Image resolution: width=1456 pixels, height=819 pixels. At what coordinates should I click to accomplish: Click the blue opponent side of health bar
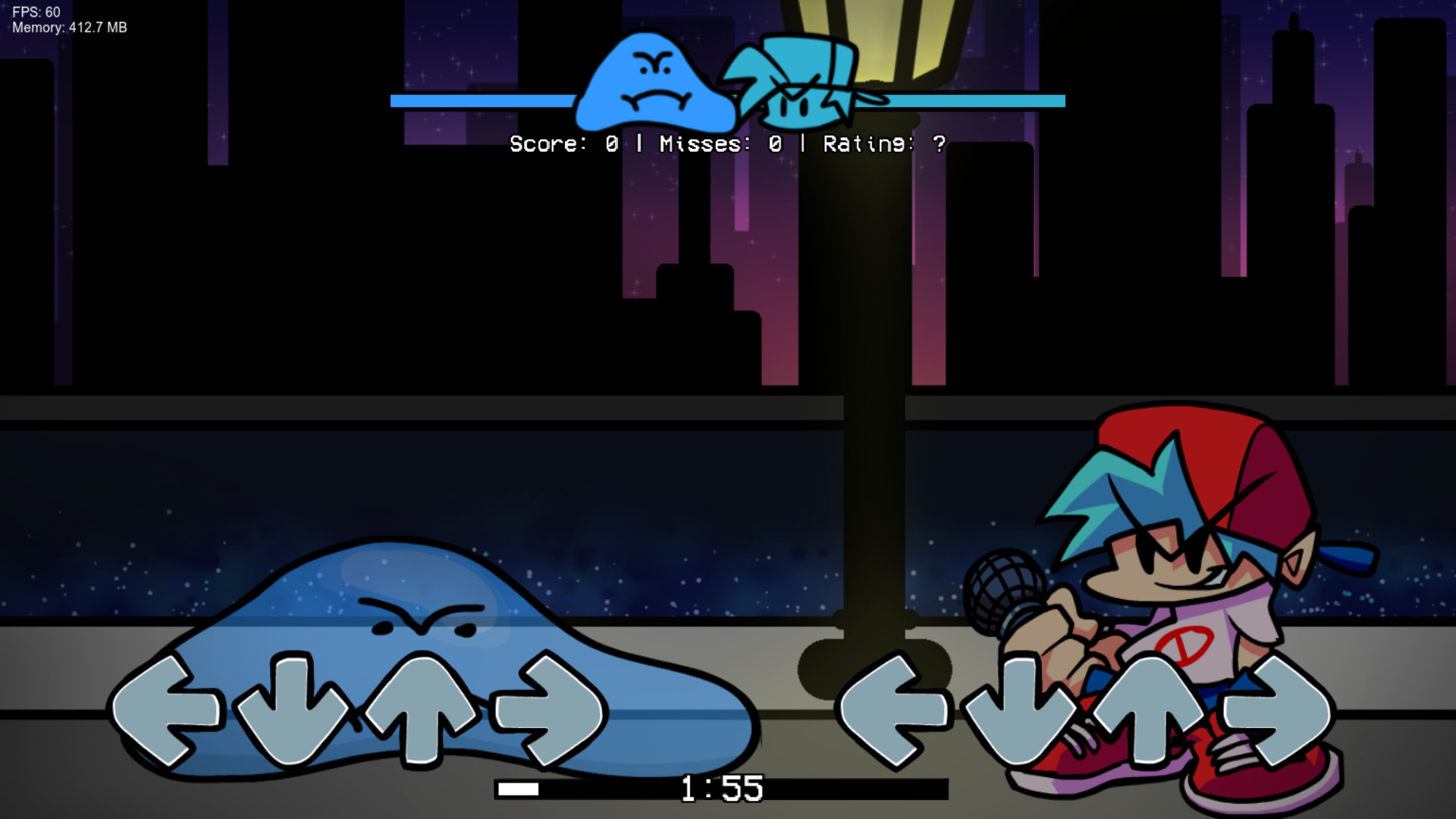pos(485,99)
